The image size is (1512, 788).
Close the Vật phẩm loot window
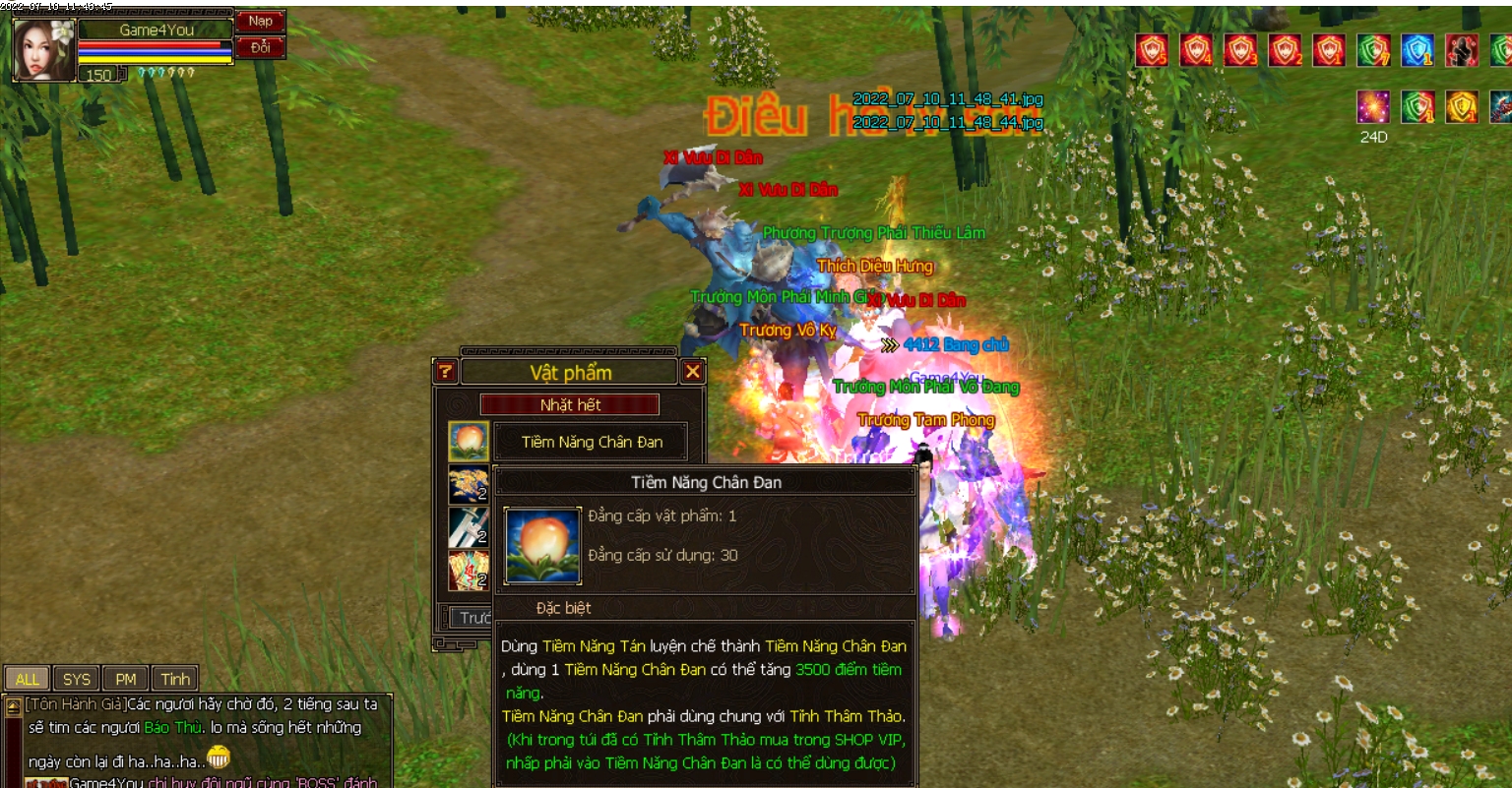693,371
